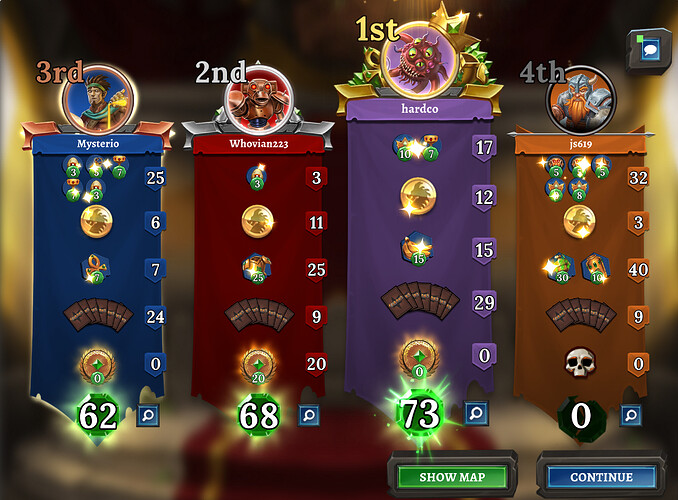
Task: Open the chat bubble panel
Action: pyautogui.click(x=650, y=49)
